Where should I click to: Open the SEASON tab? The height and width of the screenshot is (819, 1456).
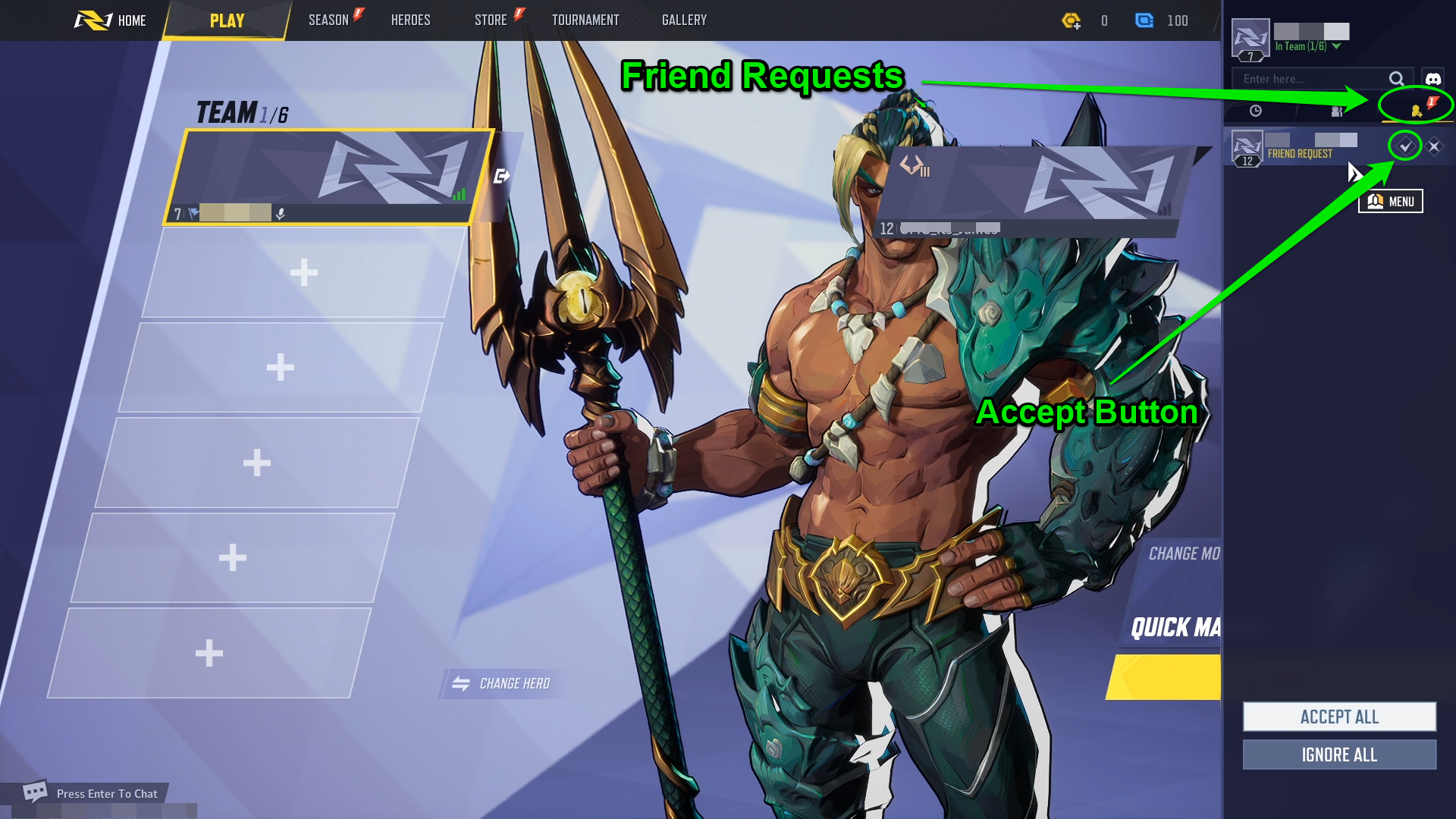[328, 20]
